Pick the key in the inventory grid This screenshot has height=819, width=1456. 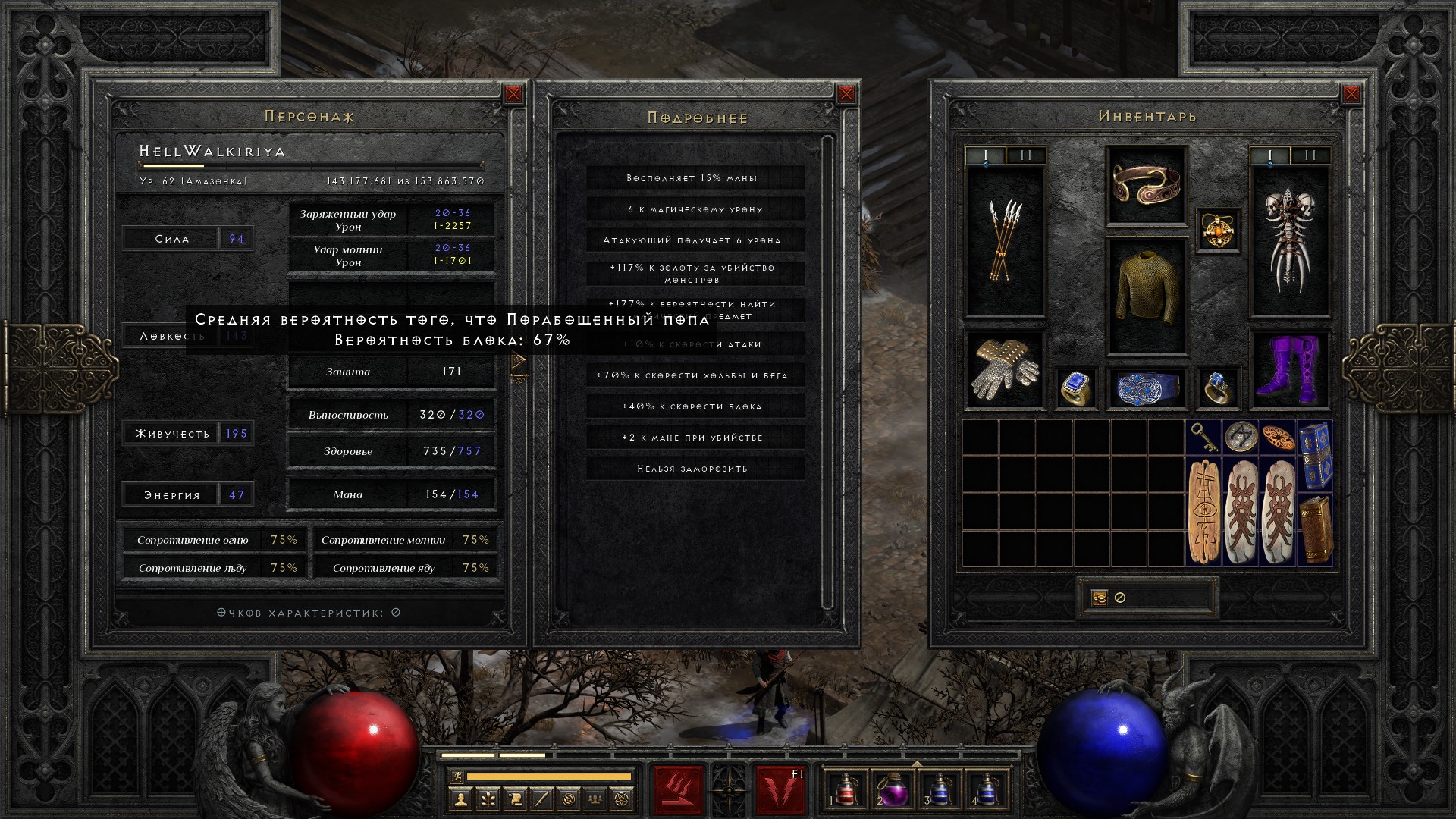pyautogui.click(x=1203, y=437)
